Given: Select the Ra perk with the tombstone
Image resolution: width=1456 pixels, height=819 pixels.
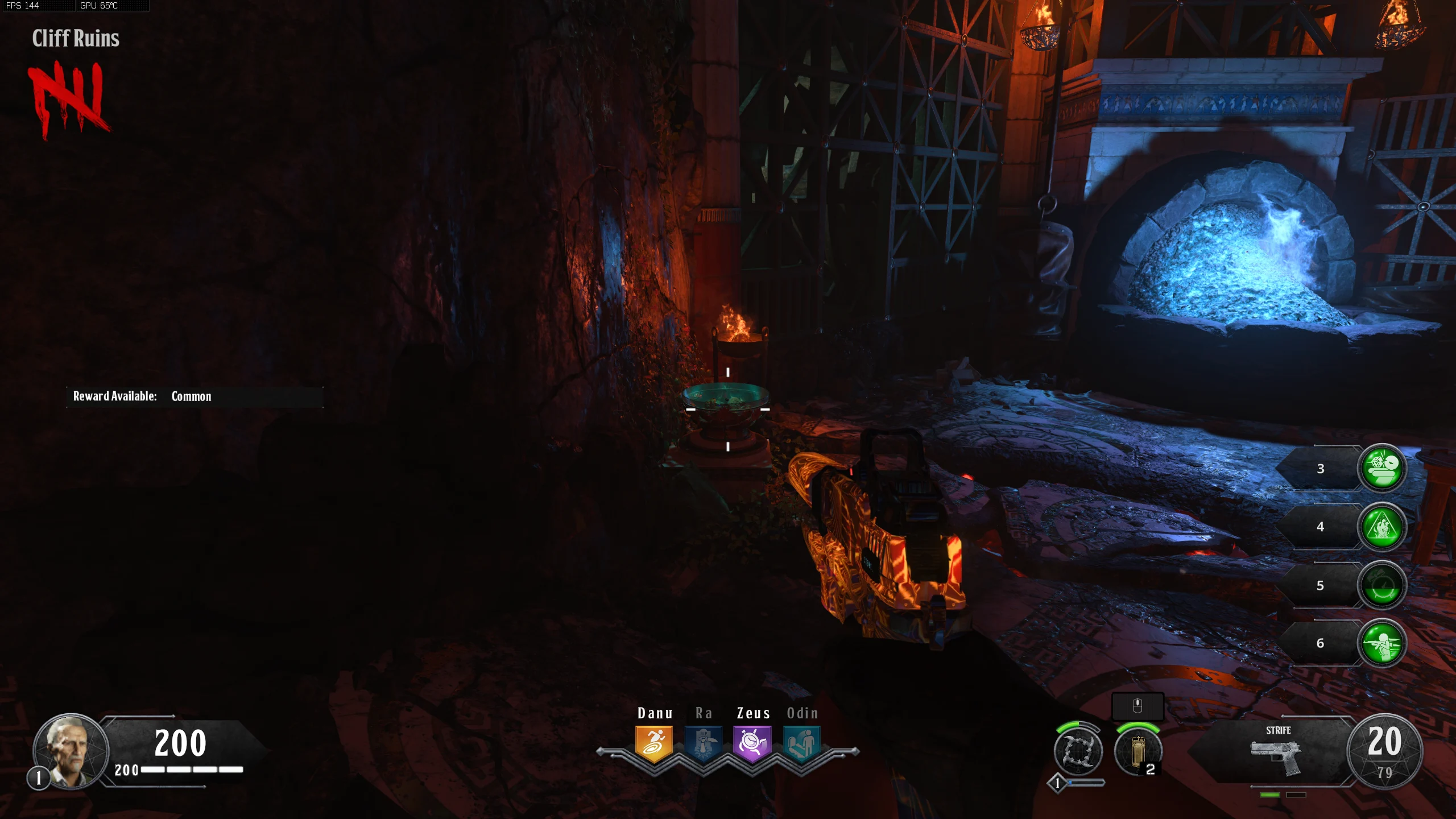Looking at the screenshot, I should pos(704,743).
